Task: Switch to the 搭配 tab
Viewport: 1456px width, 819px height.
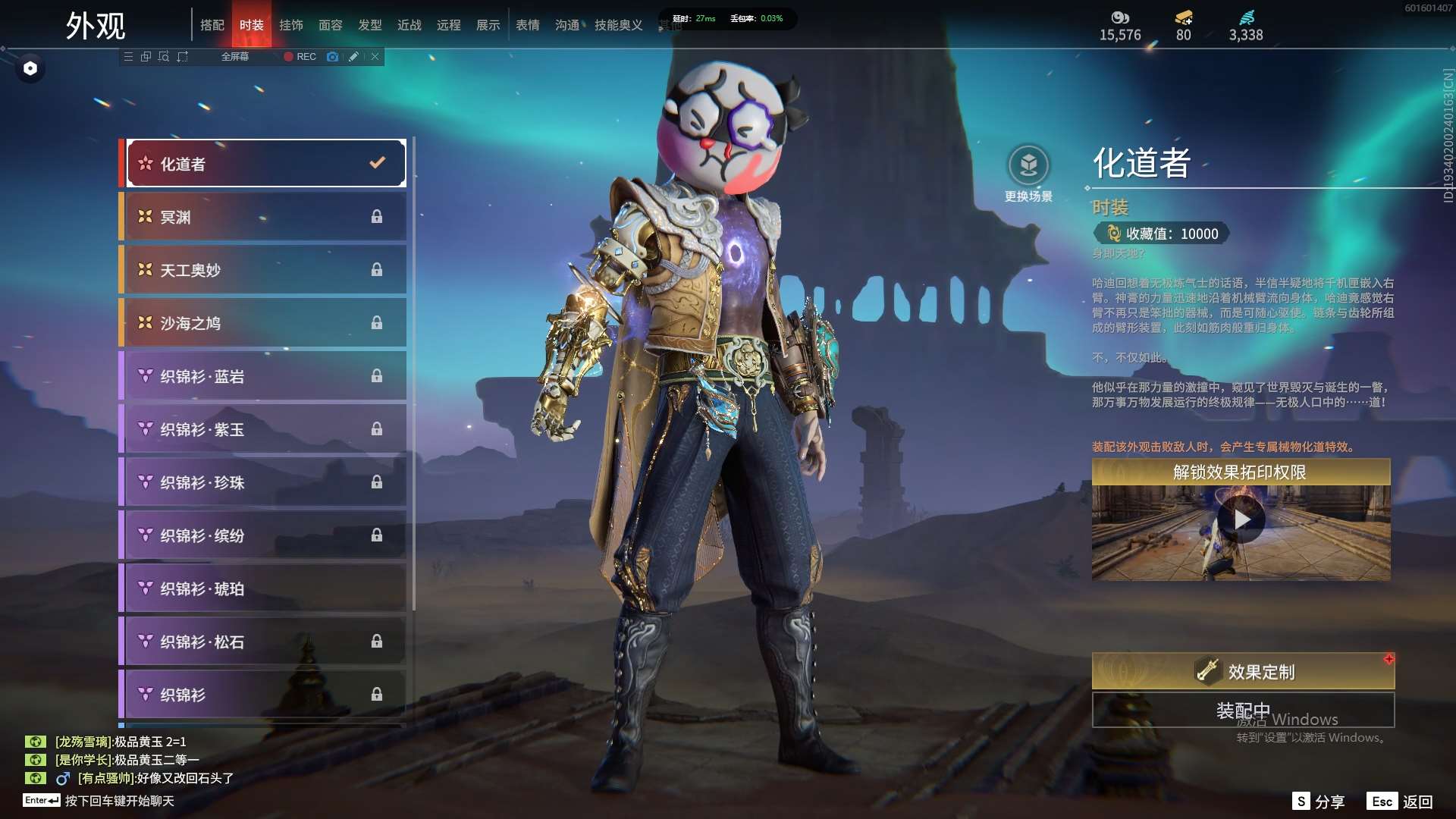Action: [x=212, y=25]
